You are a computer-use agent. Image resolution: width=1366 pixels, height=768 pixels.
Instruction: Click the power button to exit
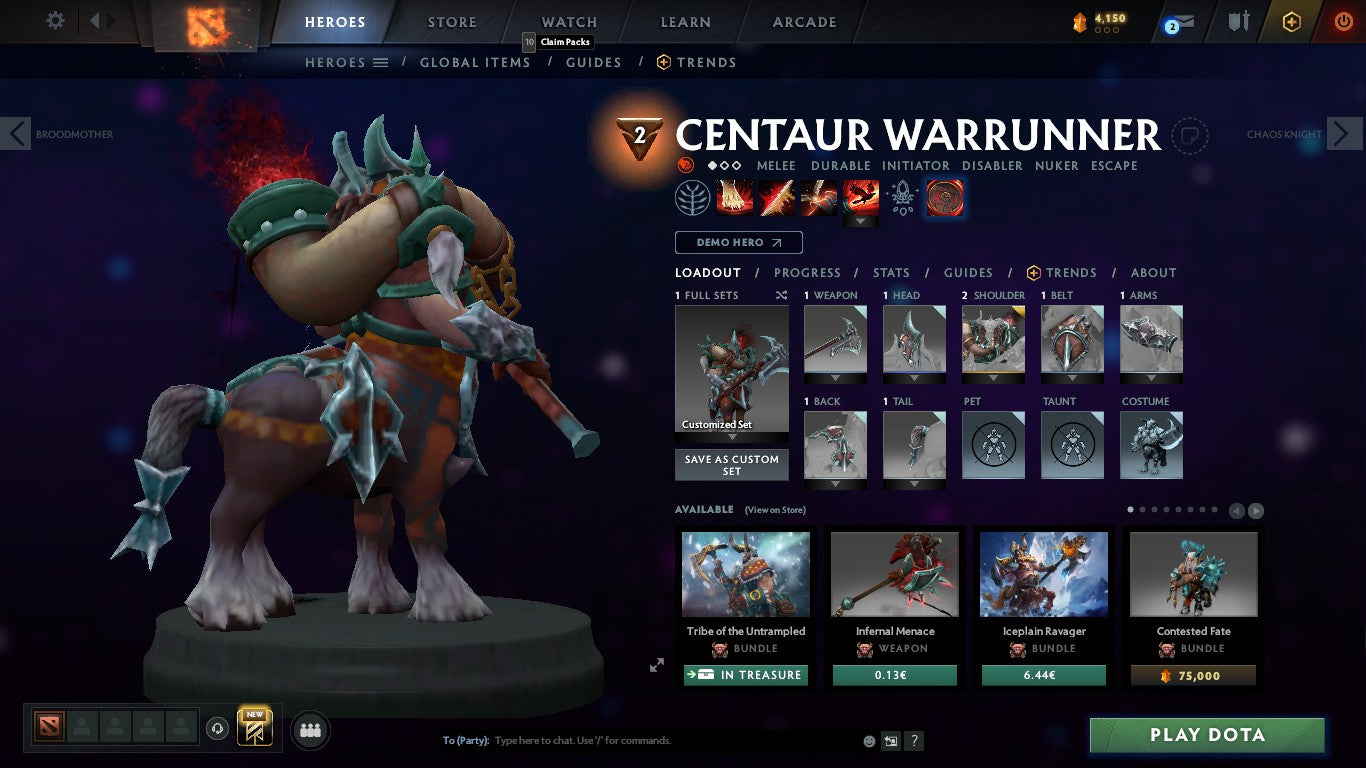pos(1344,21)
